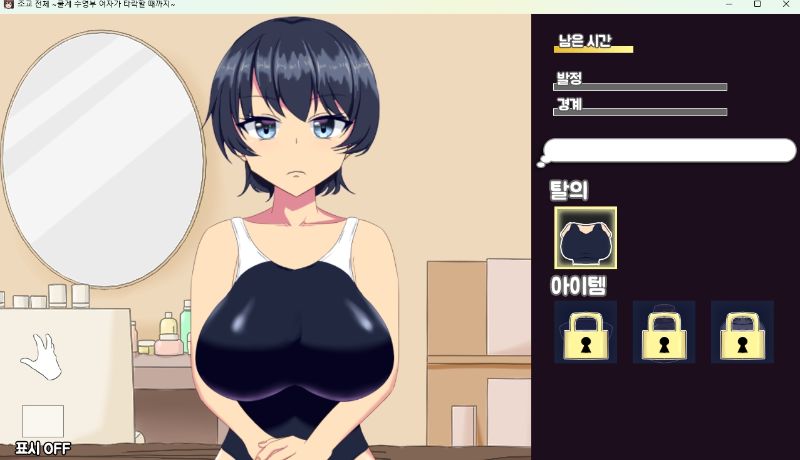The height and width of the screenshot is (460, 800).
Task: Maximize the game window
Action: point(757,5)
